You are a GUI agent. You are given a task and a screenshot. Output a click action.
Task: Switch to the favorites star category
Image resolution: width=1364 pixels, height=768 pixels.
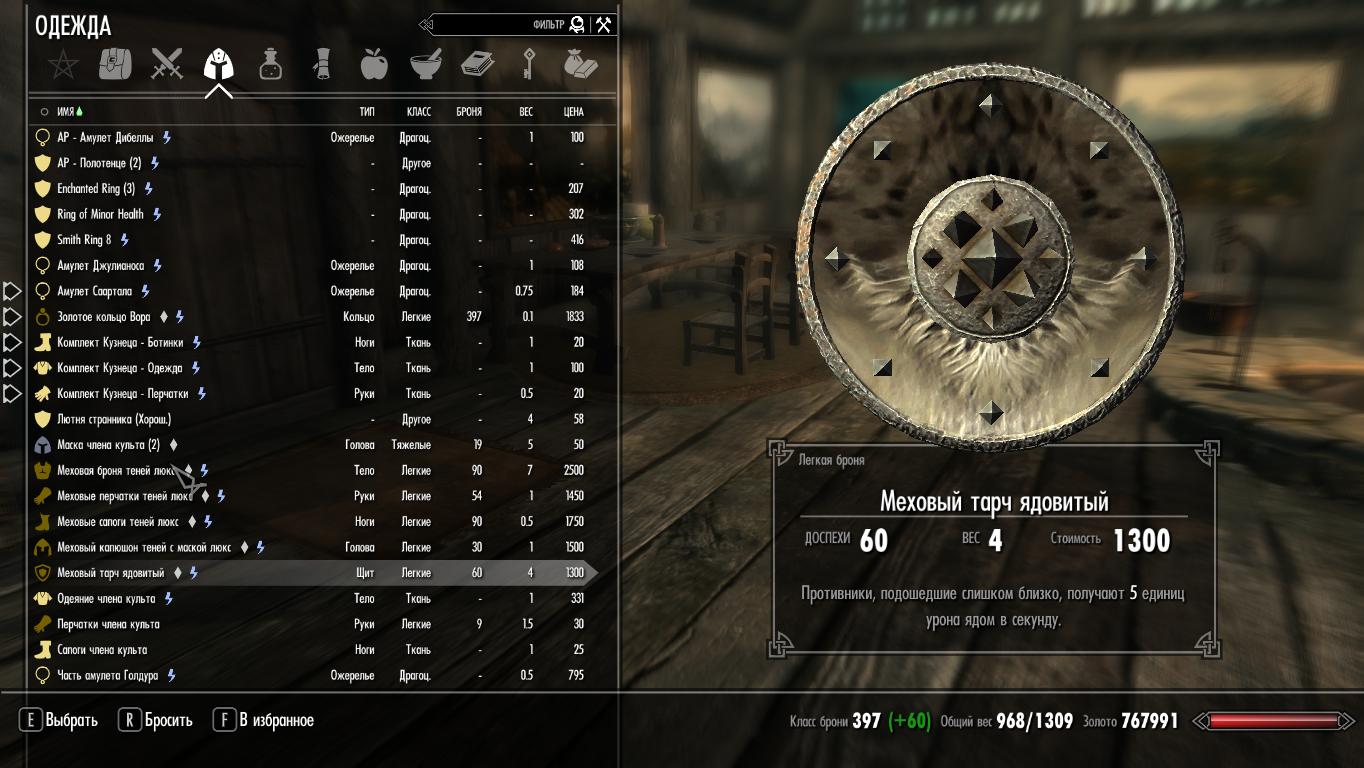[x=63, y=65]
